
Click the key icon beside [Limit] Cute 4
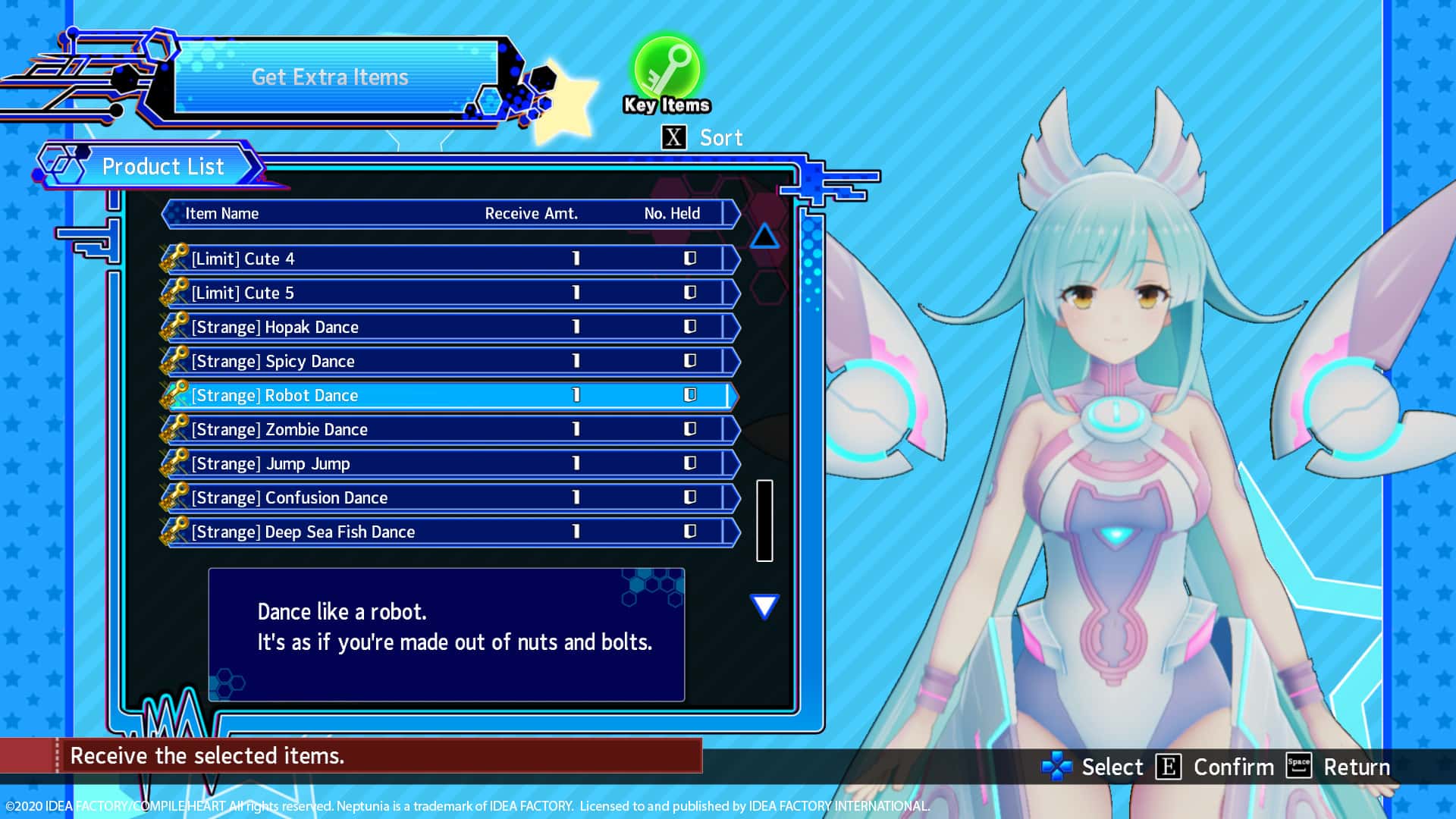point(176,258)
